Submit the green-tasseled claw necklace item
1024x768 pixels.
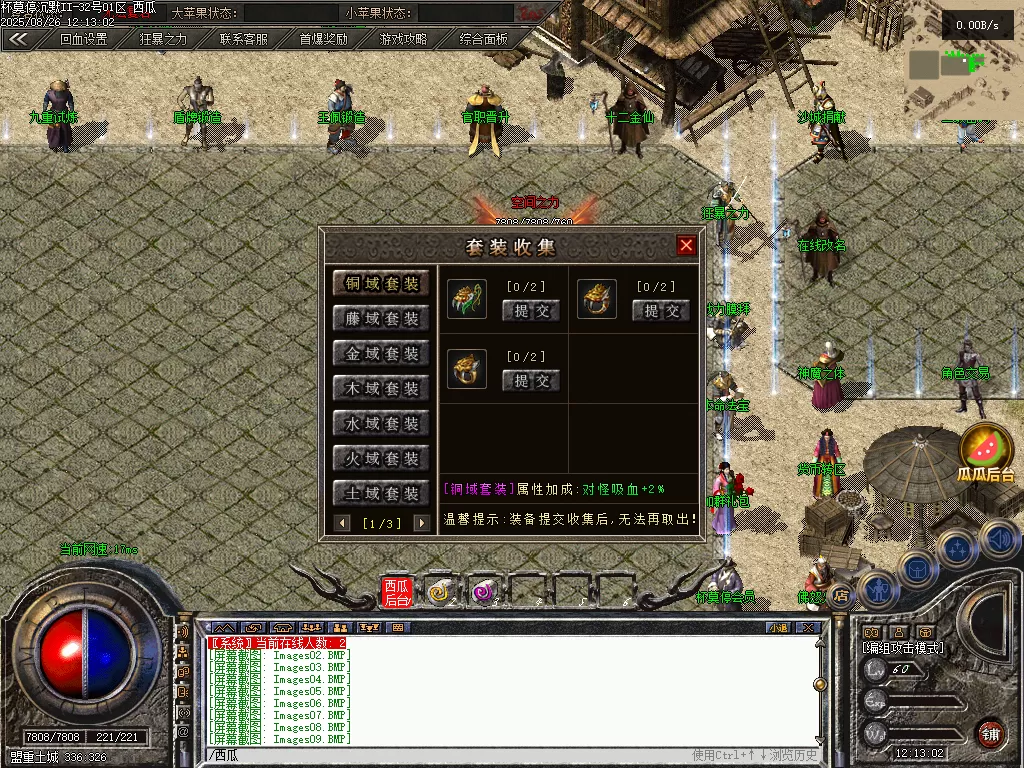click(531, 311)
